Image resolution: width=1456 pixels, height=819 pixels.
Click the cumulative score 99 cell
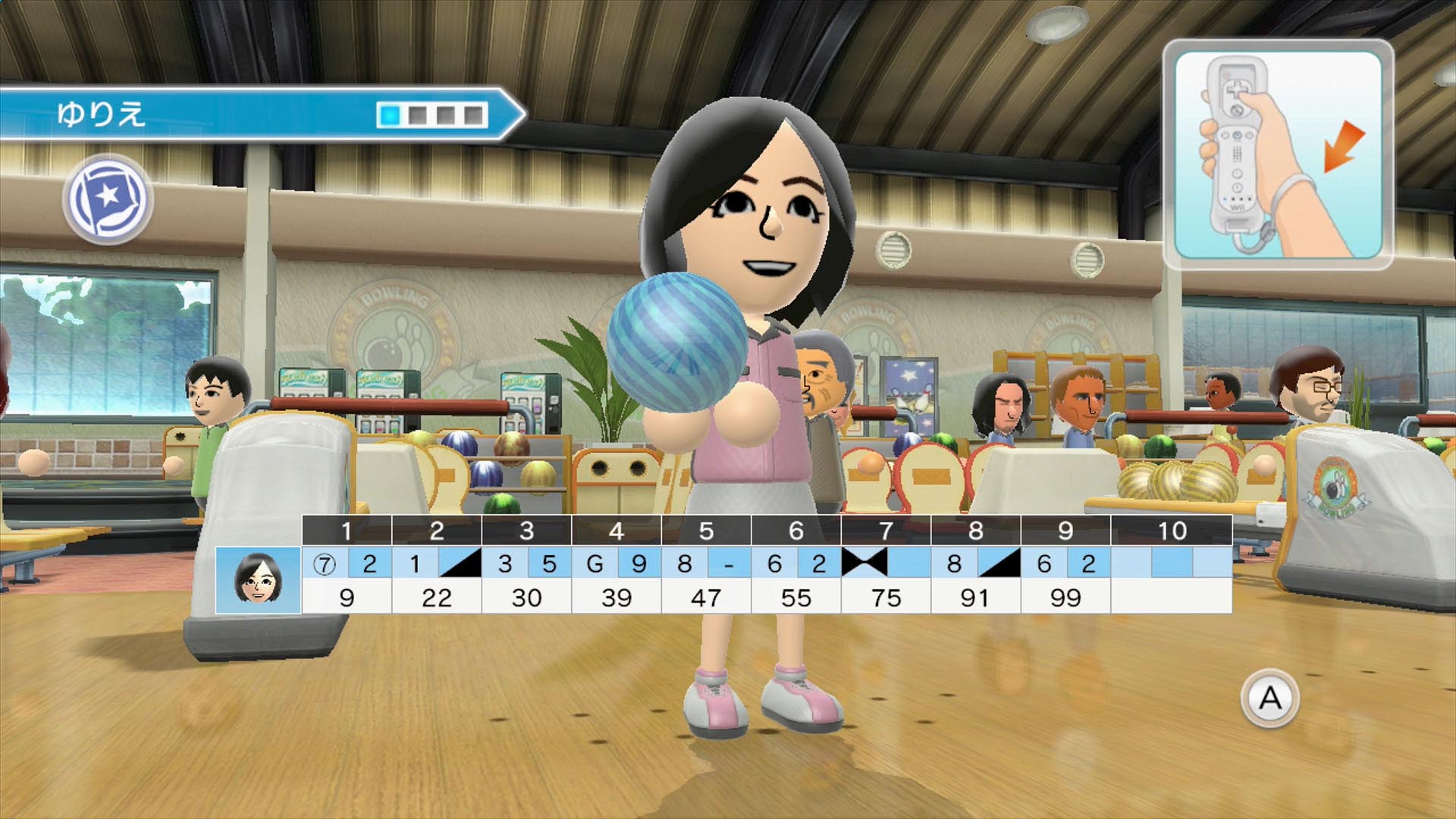[x=1065, y=597]
